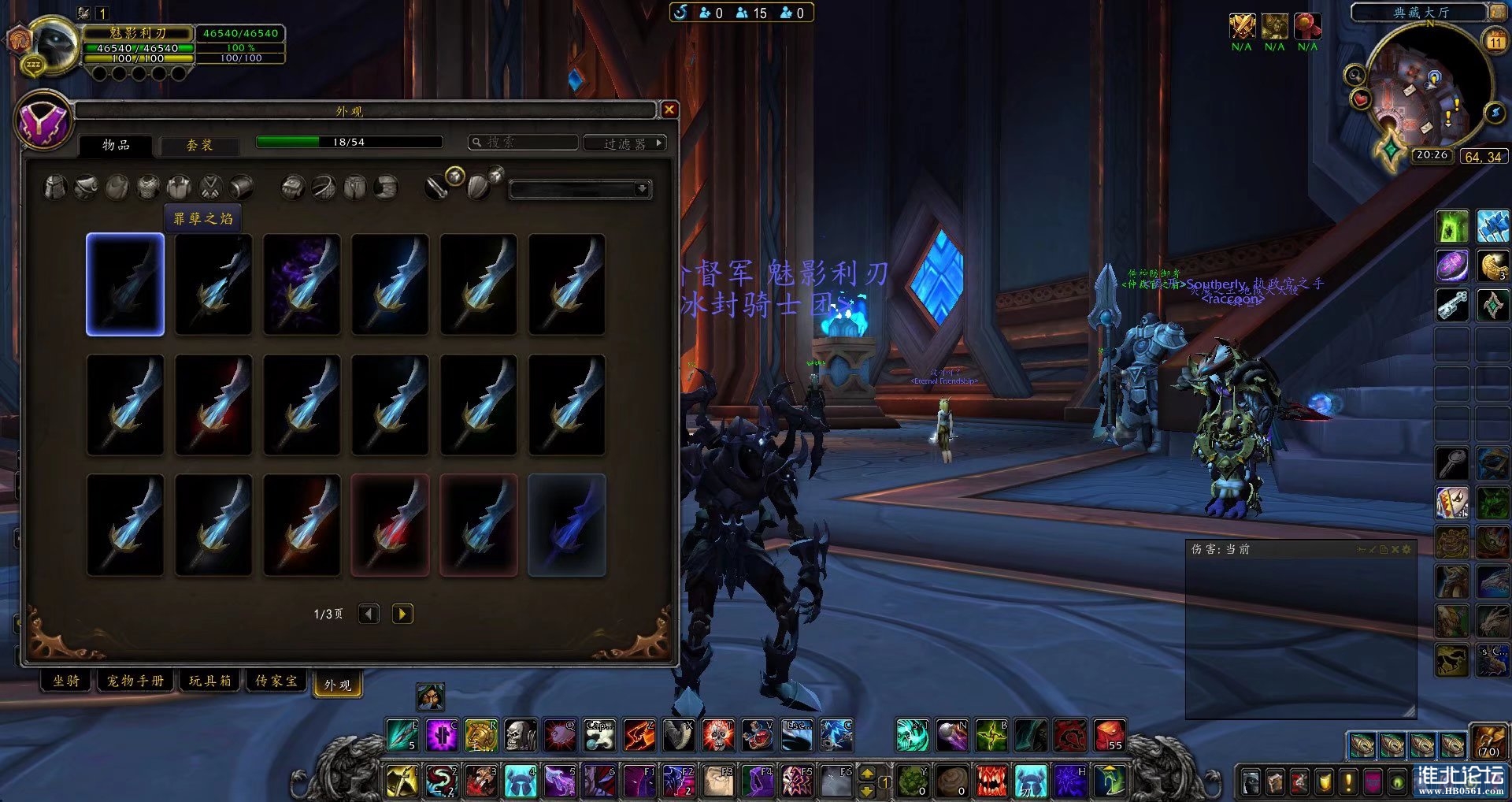The width and height of the screenshot is (1512, 802).
Task: Close the 外观 appearances window
Action: (669, 110)
